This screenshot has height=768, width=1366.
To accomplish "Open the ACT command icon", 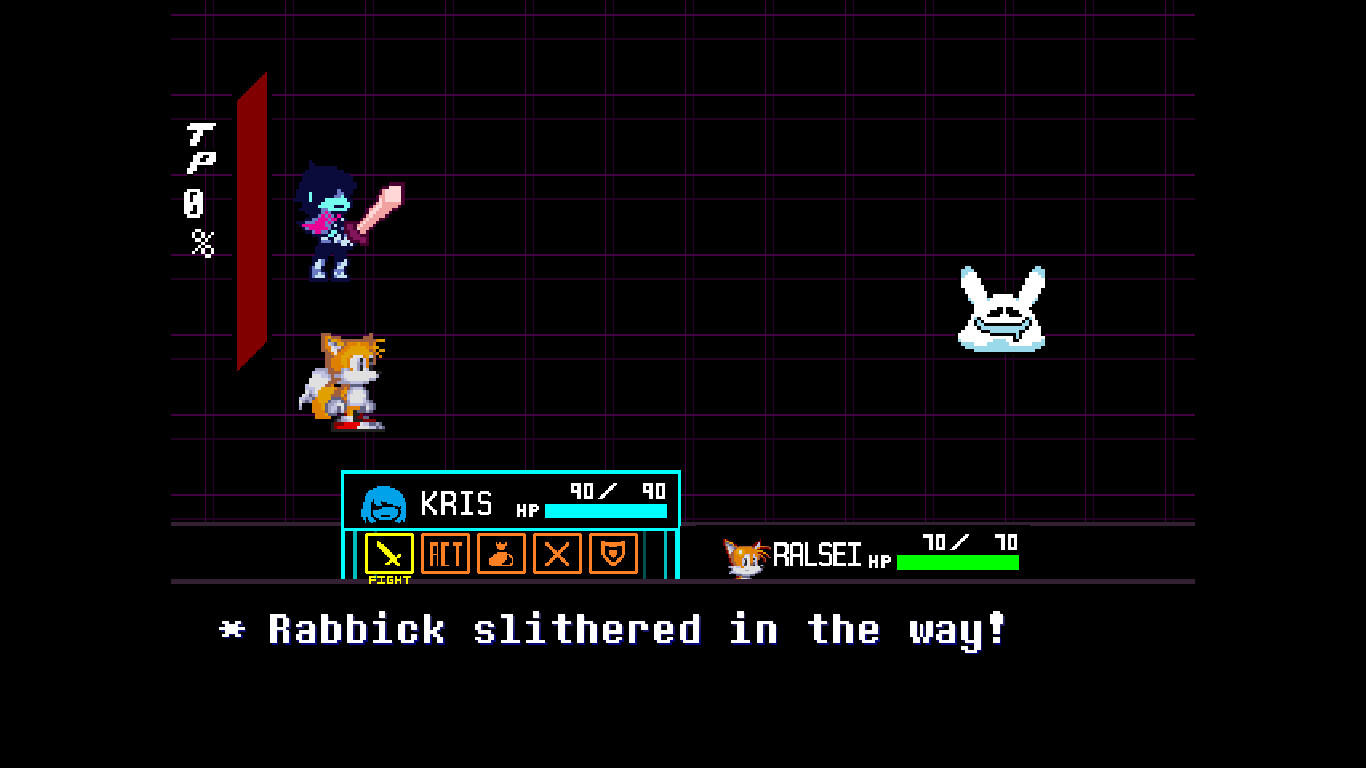I will (446, 554).
